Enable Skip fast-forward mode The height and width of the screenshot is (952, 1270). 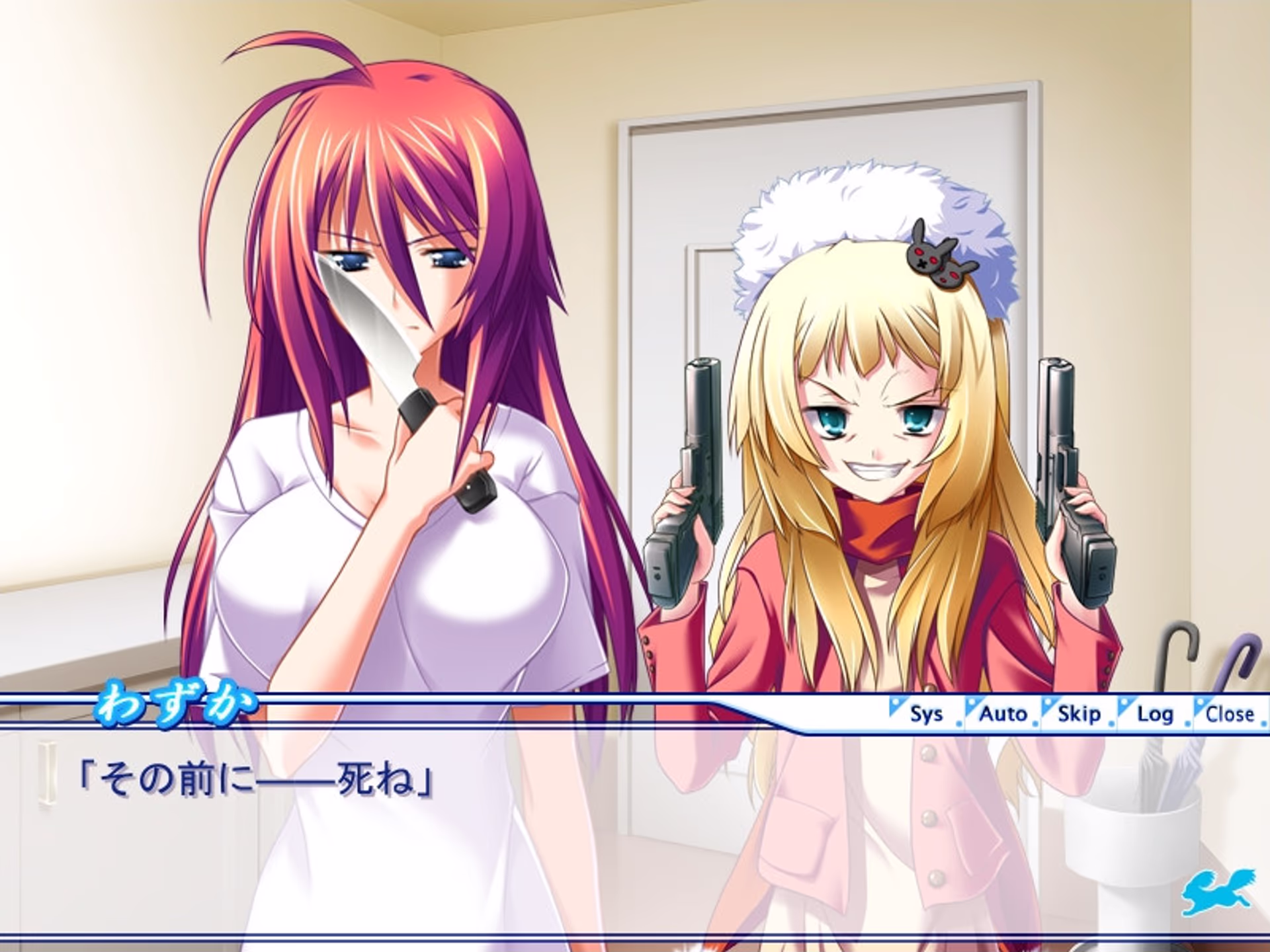1079,713
